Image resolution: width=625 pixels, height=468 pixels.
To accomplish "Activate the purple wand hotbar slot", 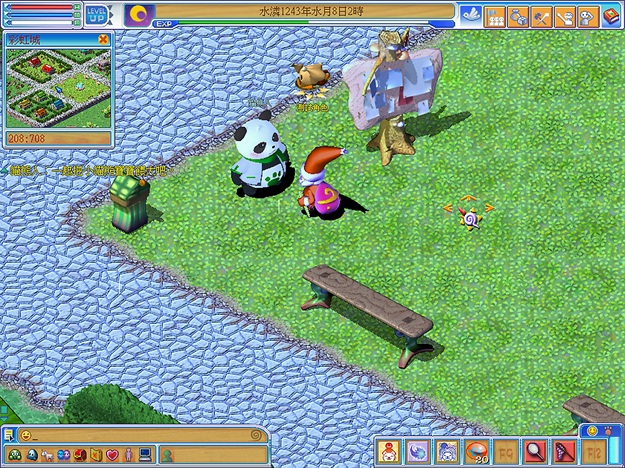I will [565, 450].
